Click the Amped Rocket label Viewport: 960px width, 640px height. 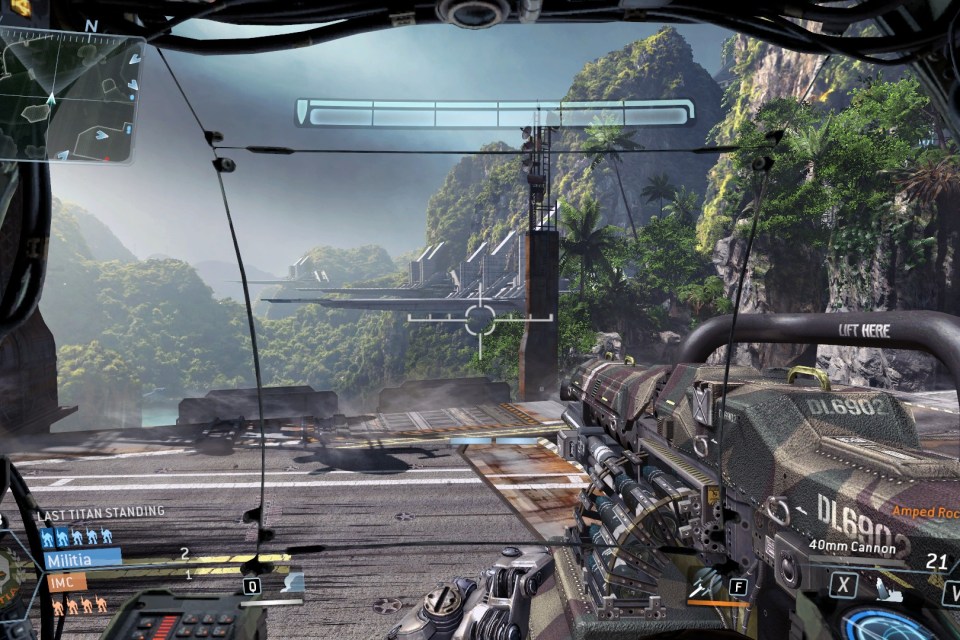click(x=924, y=511)
